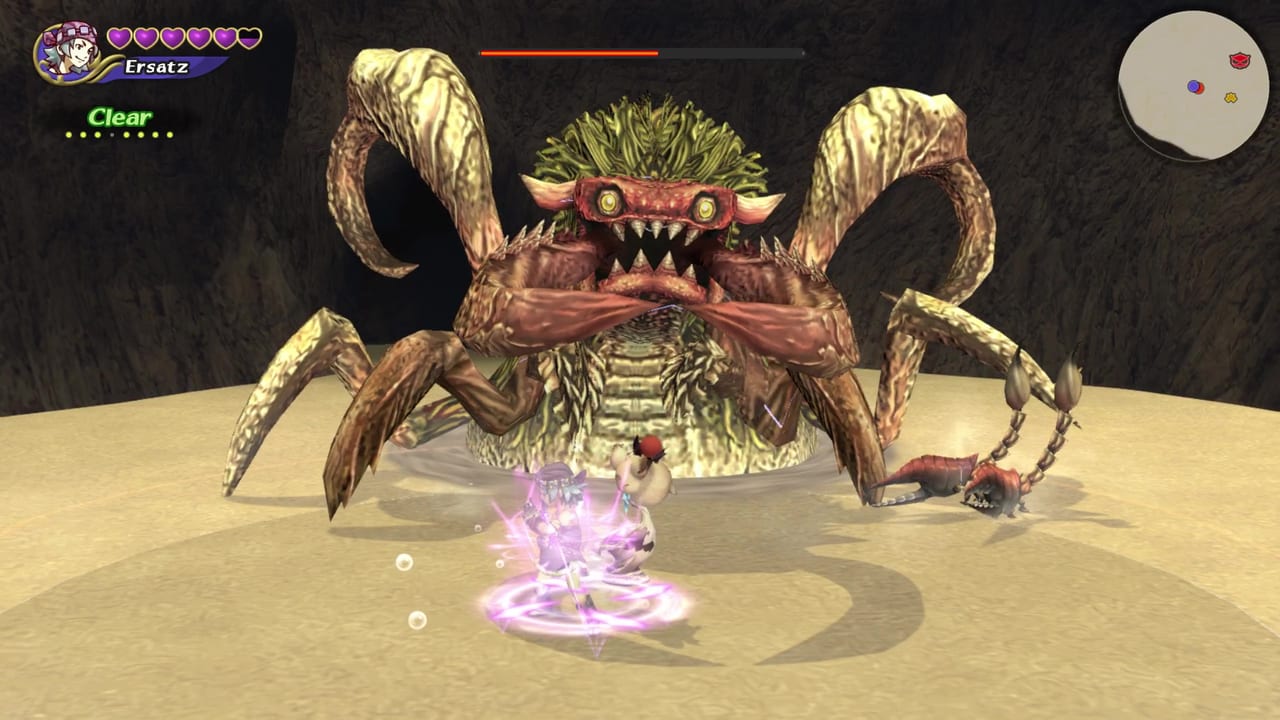Click the second purple heart icon
This screenshot has height=720, width=1280.
146,37
